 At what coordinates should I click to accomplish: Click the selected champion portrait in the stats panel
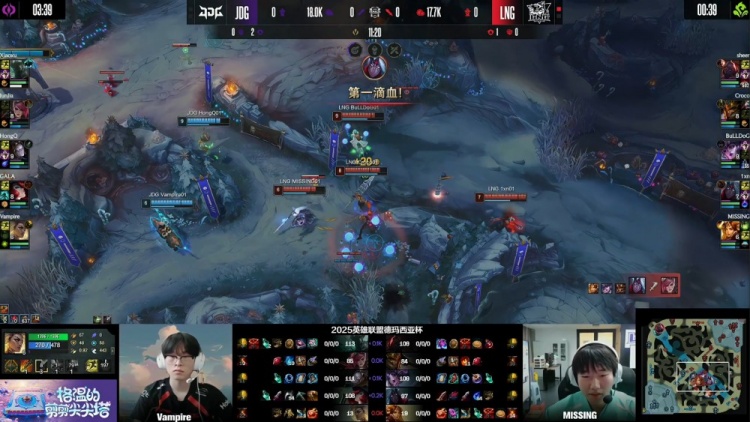pos(17,344)
